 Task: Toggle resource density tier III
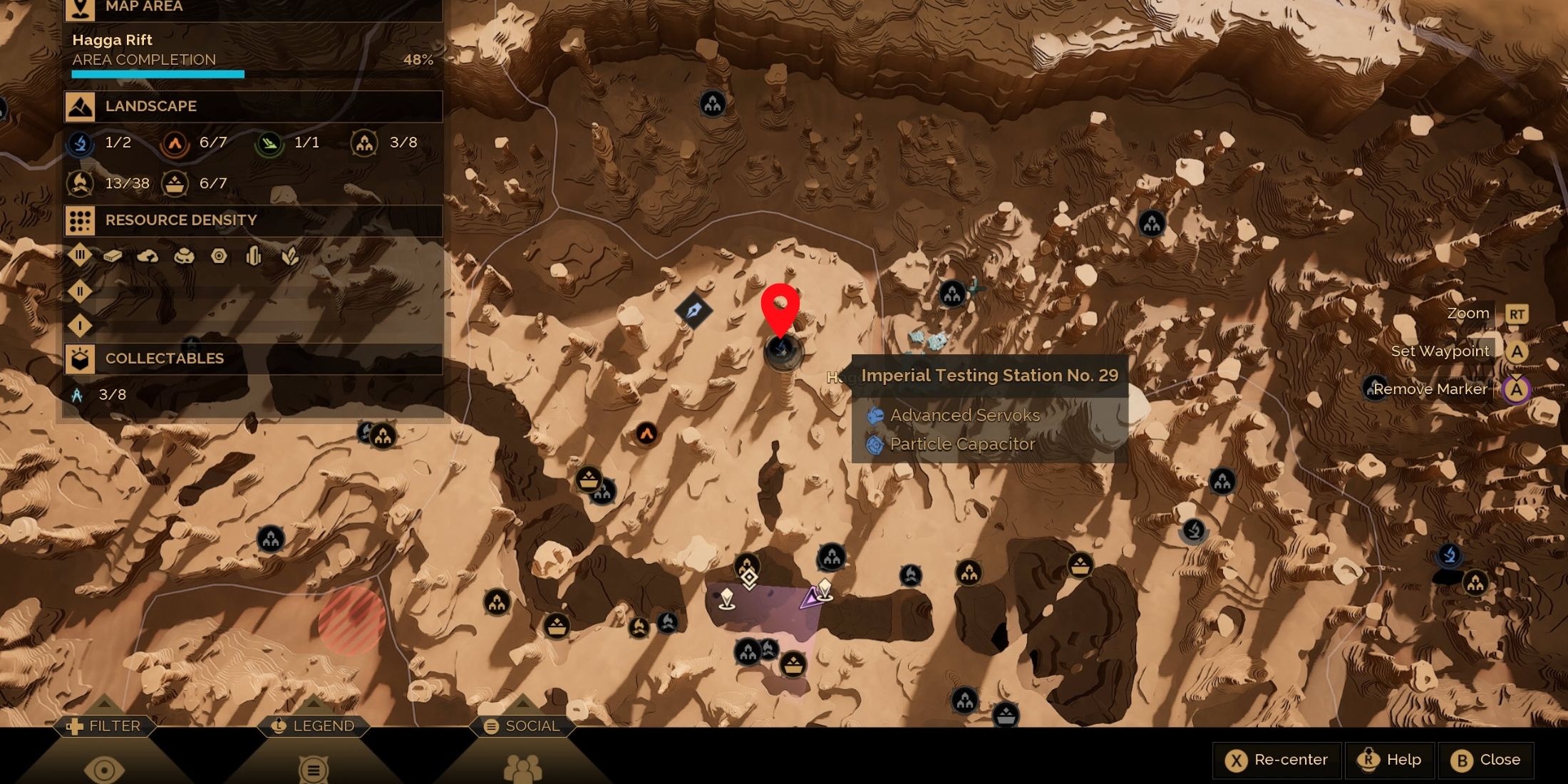click(80, 254)
